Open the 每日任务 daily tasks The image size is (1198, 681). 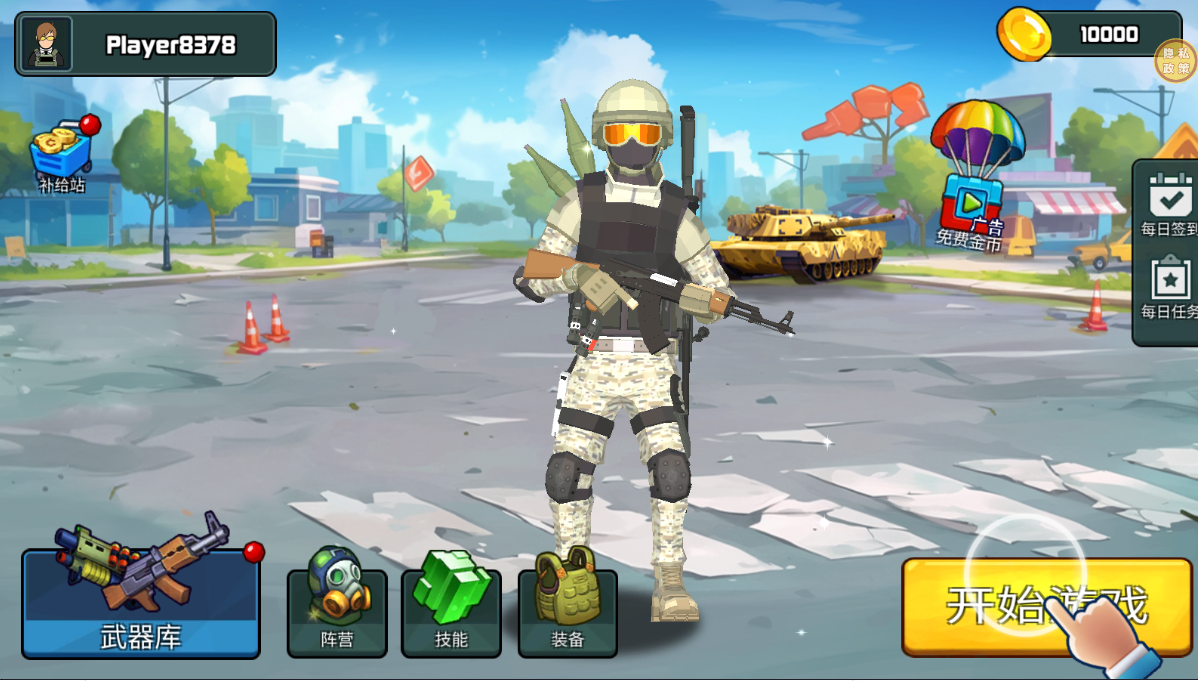pyautogui.click(x=1168, y=287)
